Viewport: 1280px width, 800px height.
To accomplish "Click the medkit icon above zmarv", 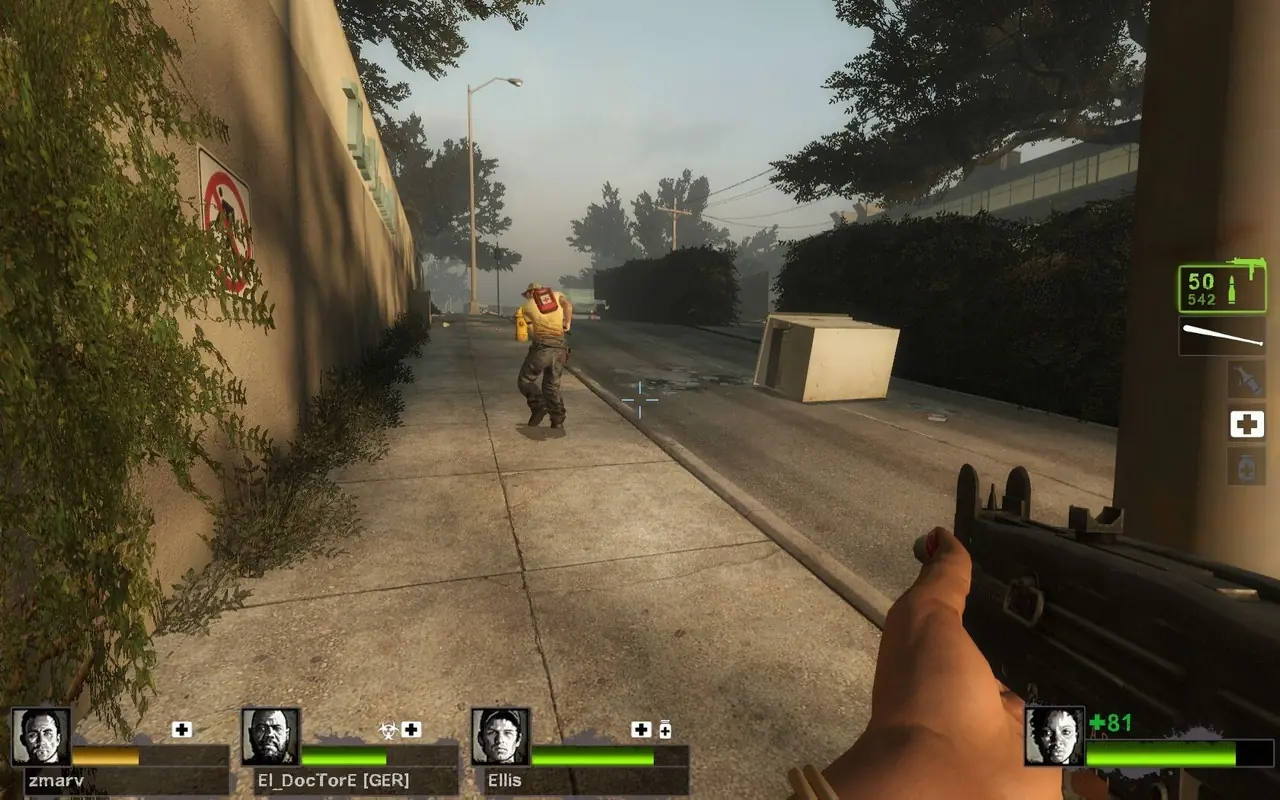I will point(181,730).
